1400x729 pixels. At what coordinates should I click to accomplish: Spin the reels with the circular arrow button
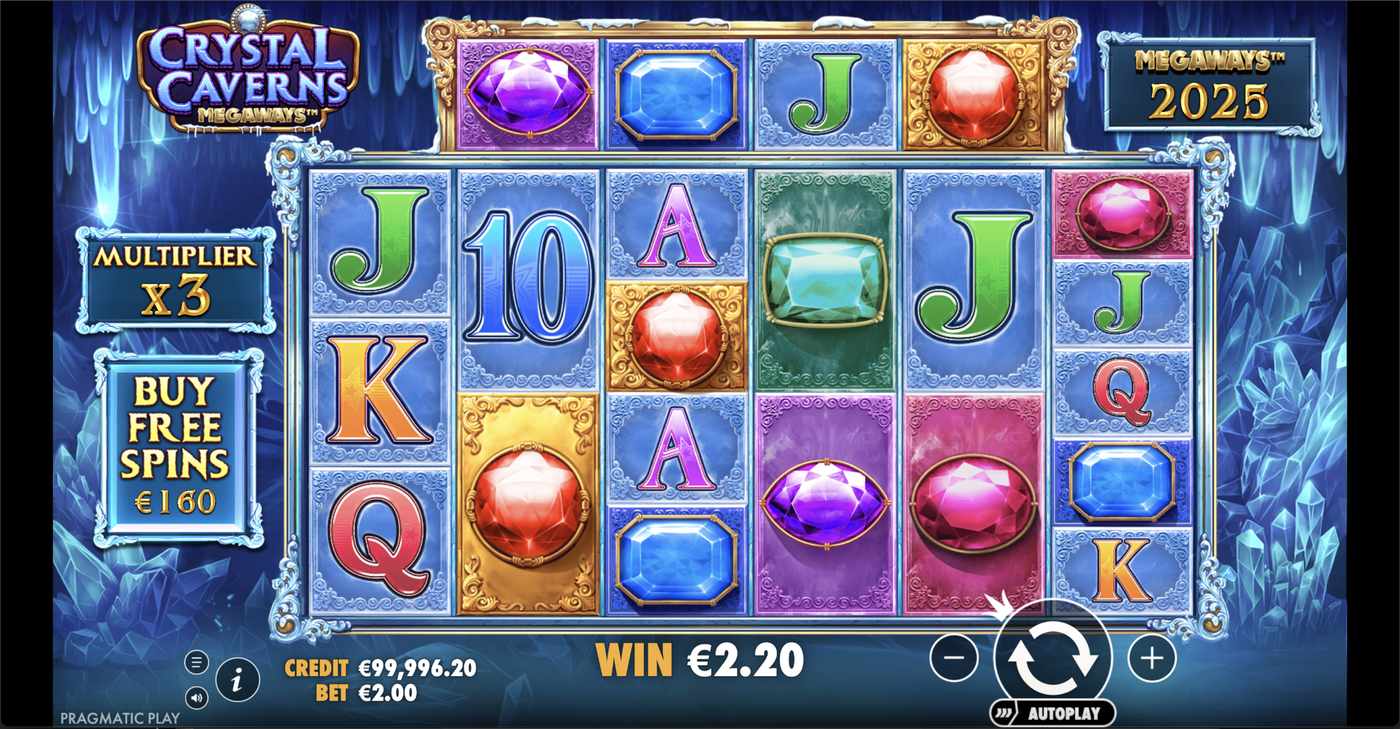pos(1052,657)
